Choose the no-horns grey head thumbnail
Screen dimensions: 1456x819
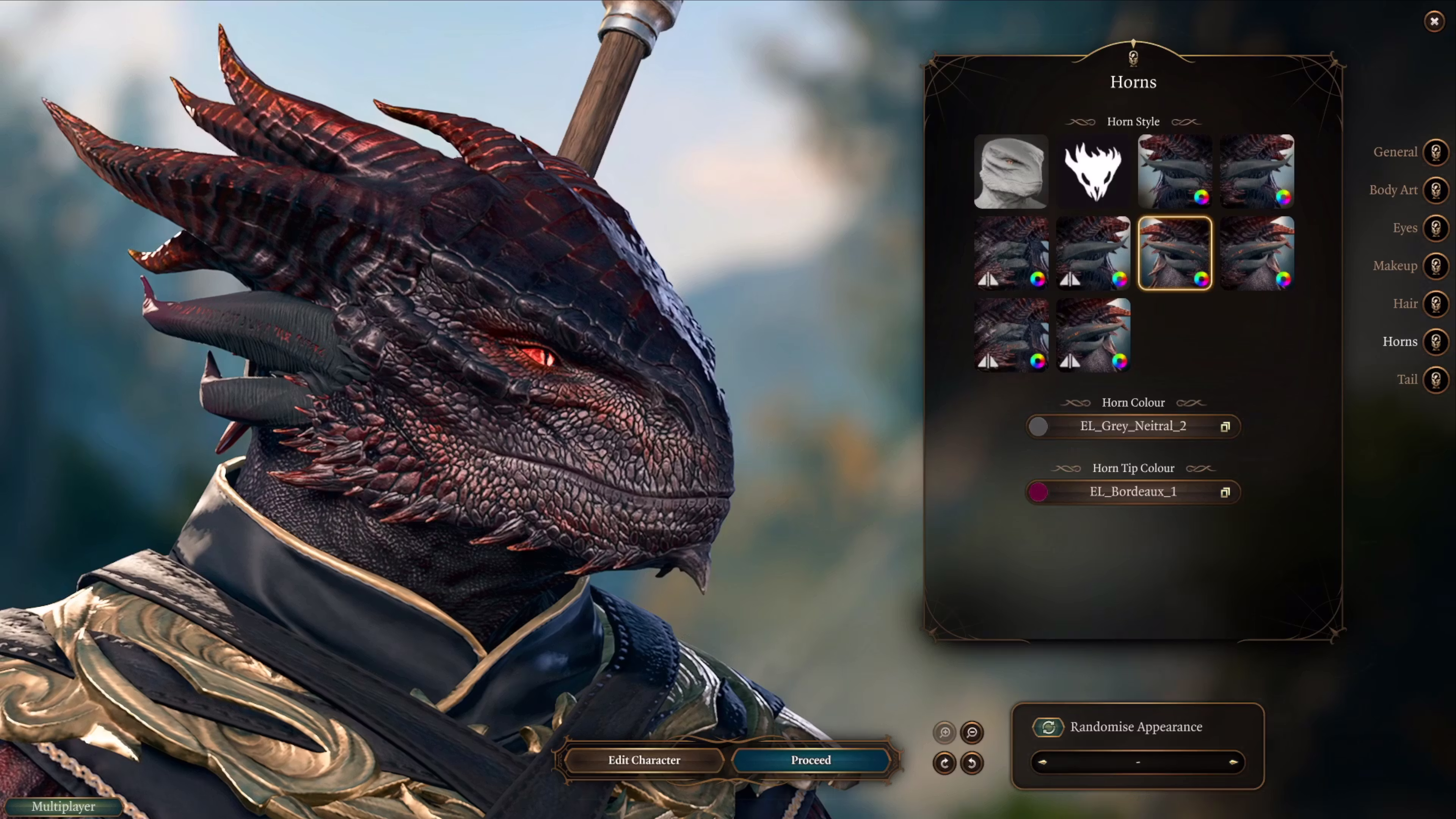(1010, 171)
